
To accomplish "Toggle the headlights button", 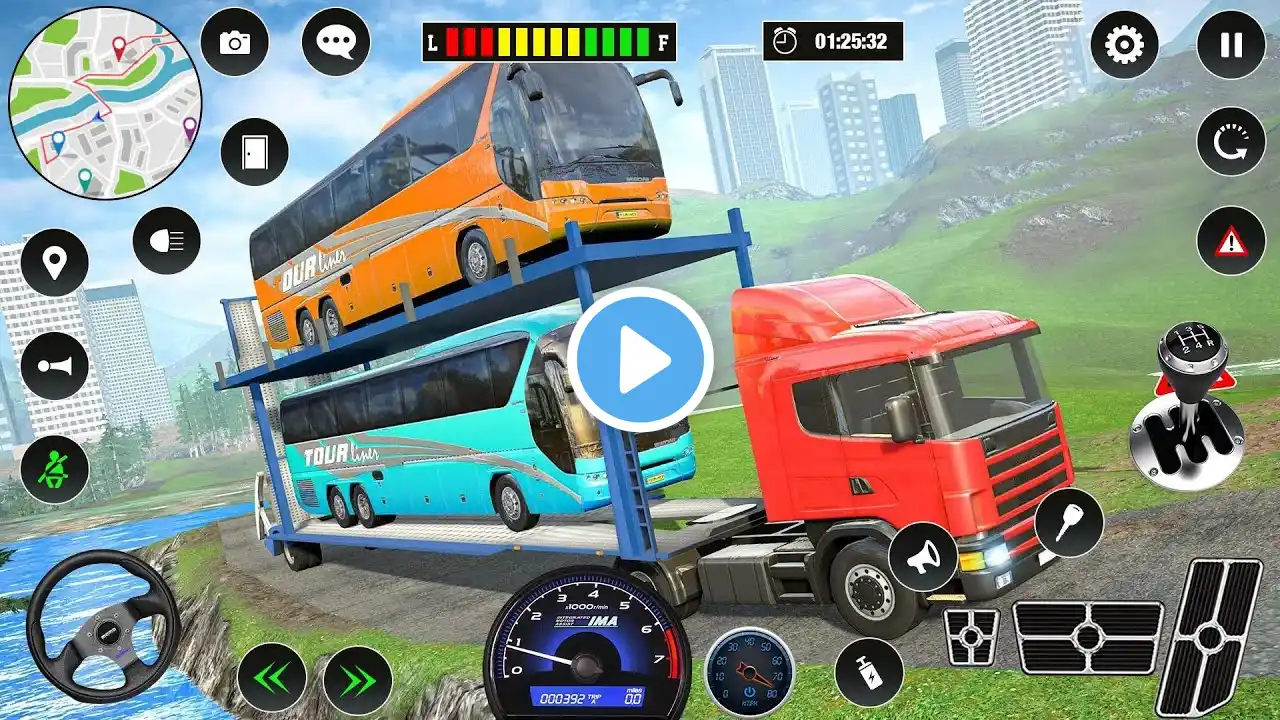I will coord(167,240).
